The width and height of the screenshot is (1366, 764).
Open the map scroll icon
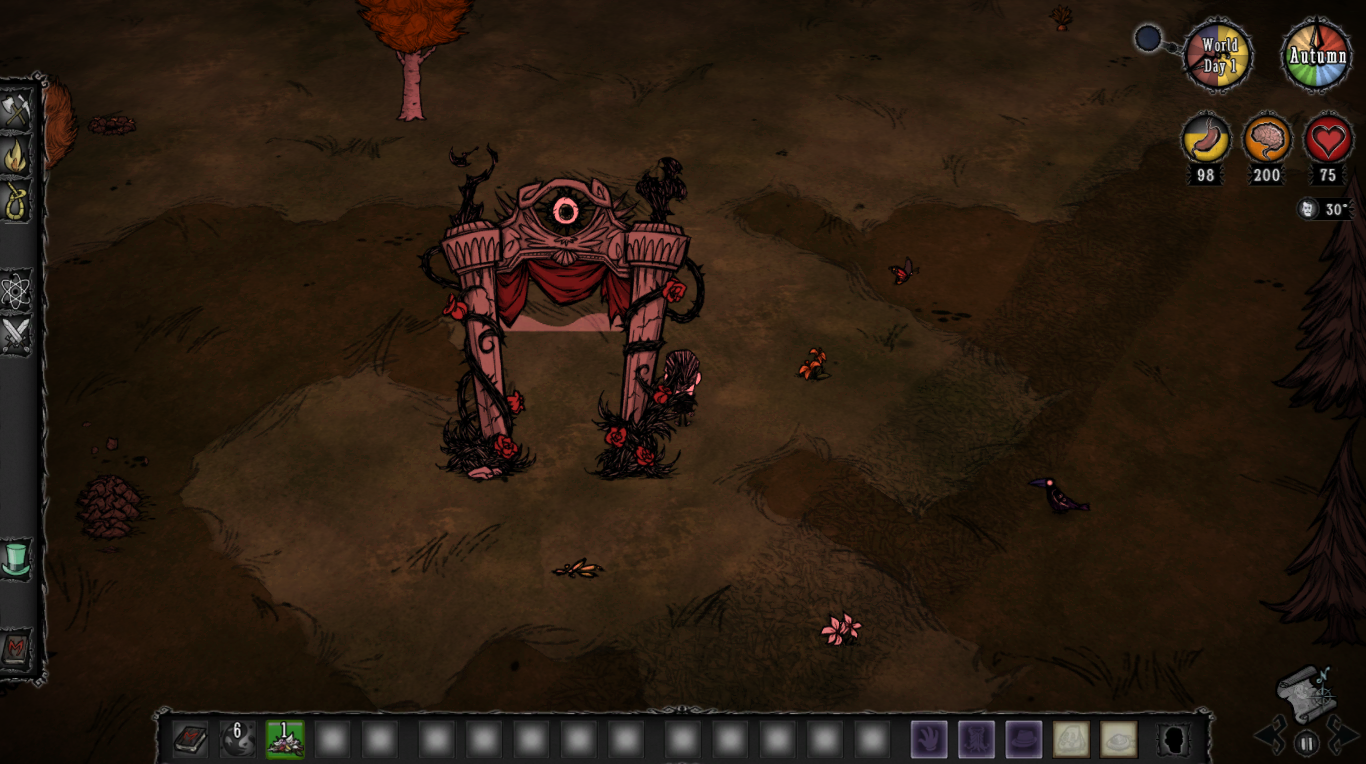[1307, 693]
